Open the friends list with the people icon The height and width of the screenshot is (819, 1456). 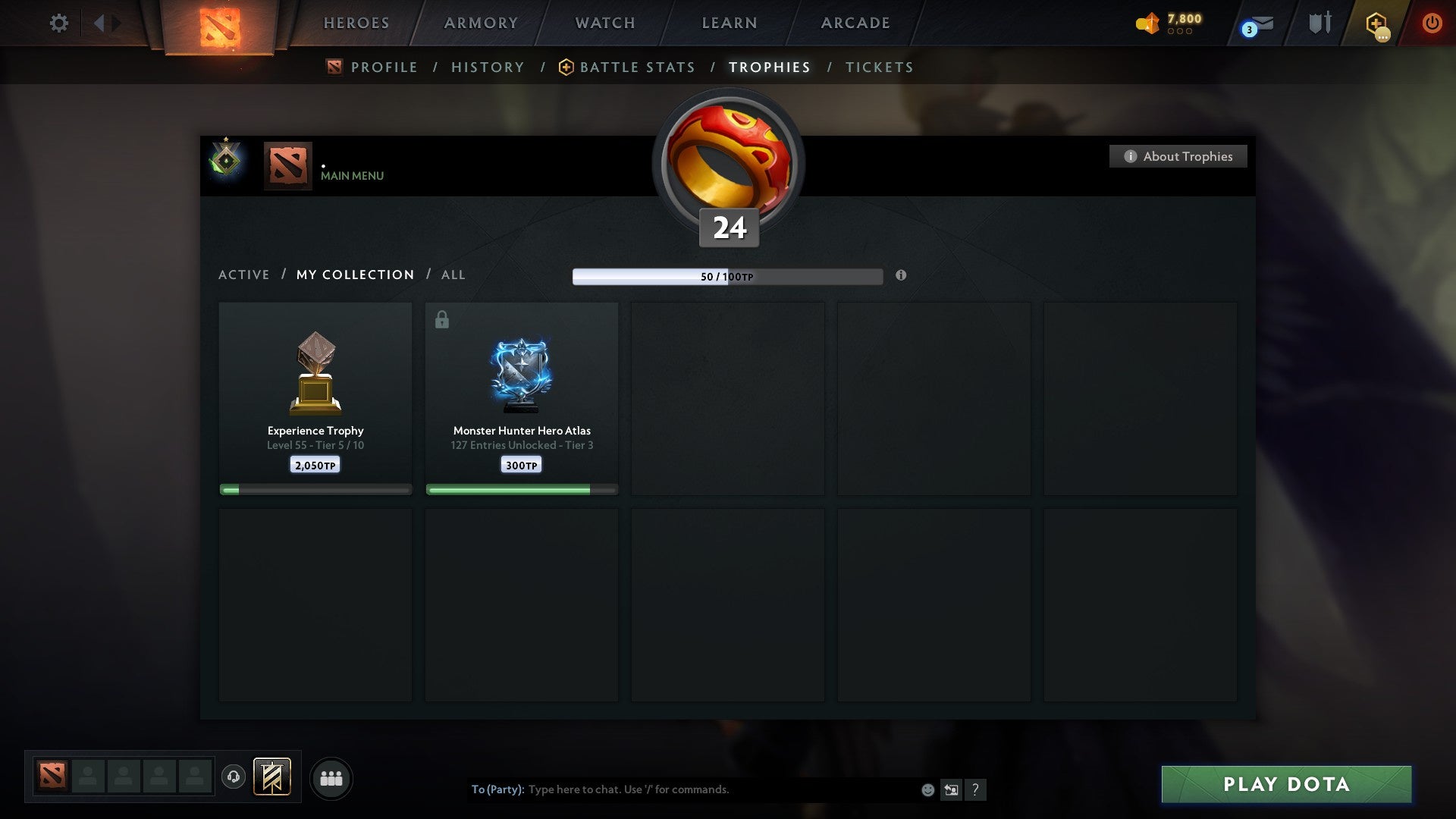[331, 778]
